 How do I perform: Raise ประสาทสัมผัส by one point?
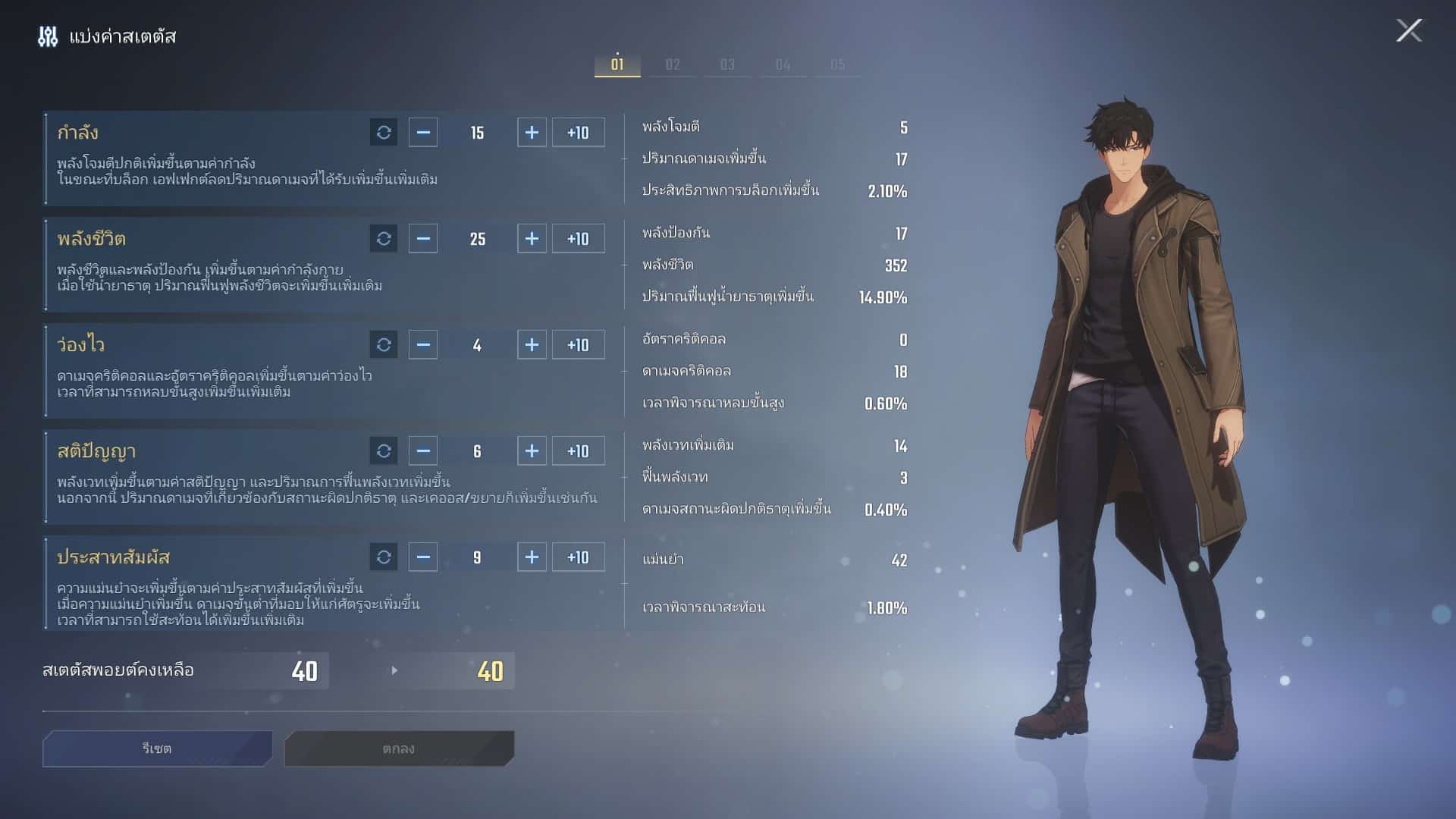(532, 557)
